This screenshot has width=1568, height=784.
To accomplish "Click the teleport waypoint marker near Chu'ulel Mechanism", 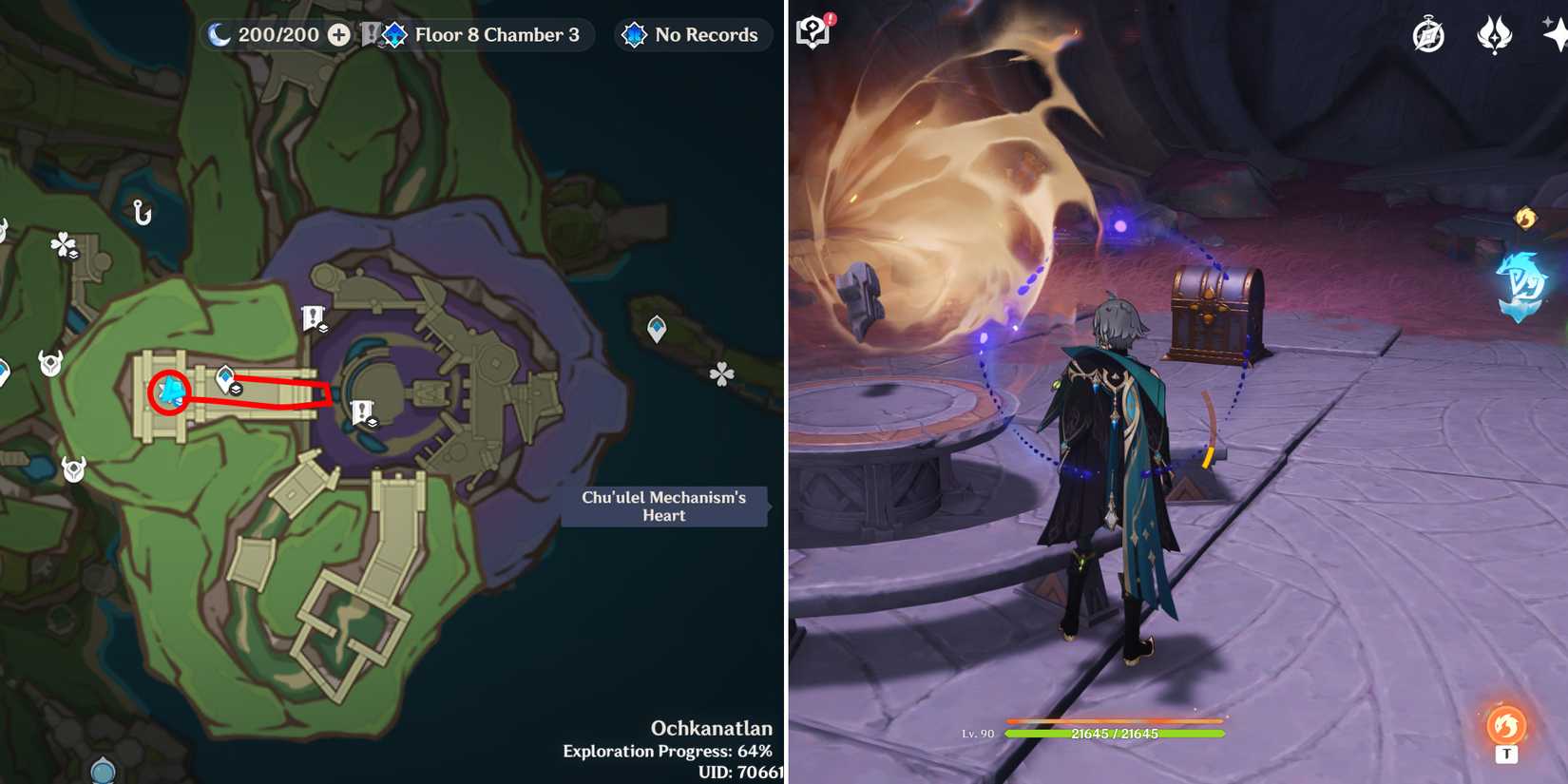I will (656, 326).
